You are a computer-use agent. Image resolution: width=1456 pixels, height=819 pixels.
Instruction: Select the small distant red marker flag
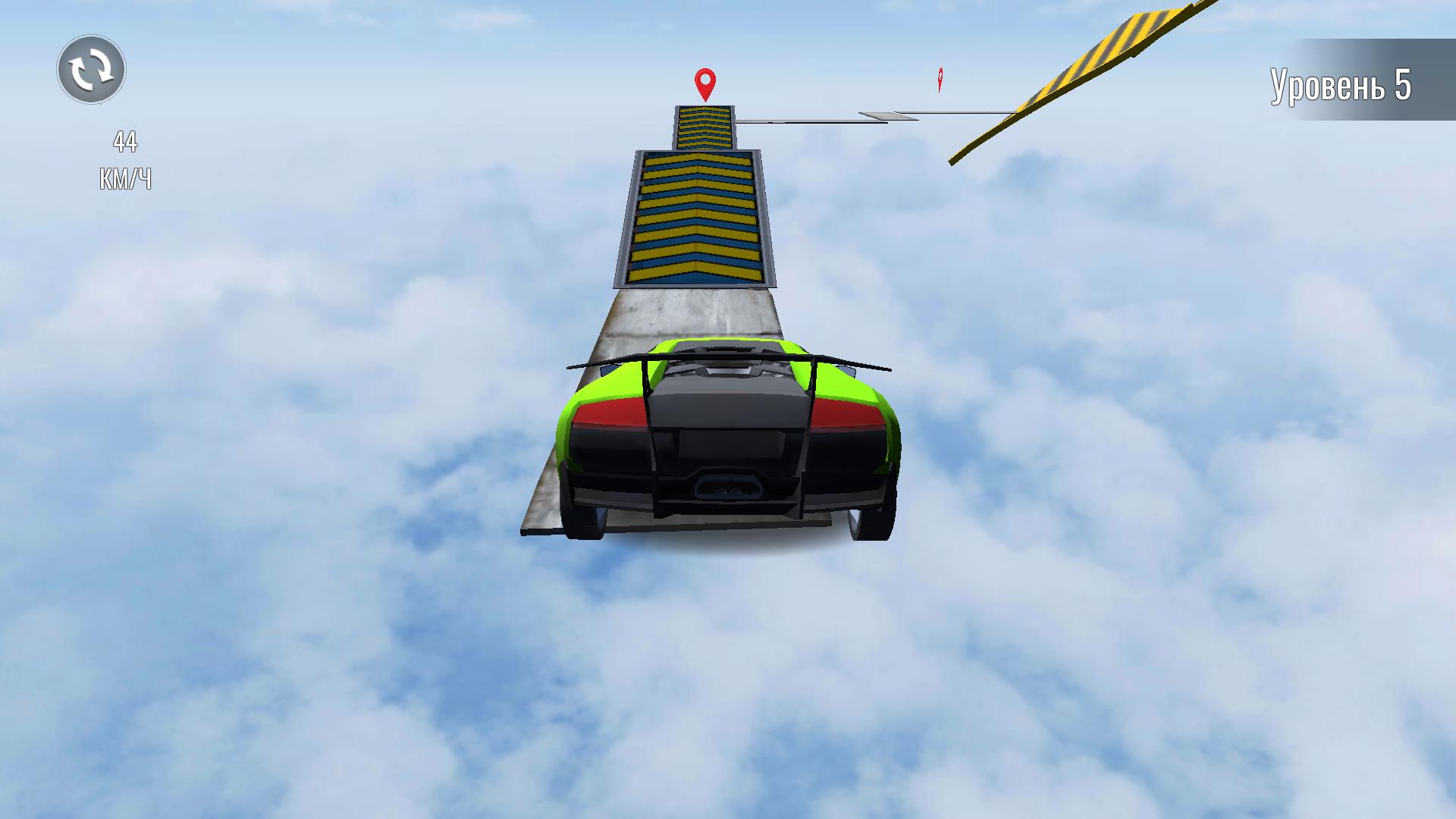pyautogui.click(x=941, y=77)
